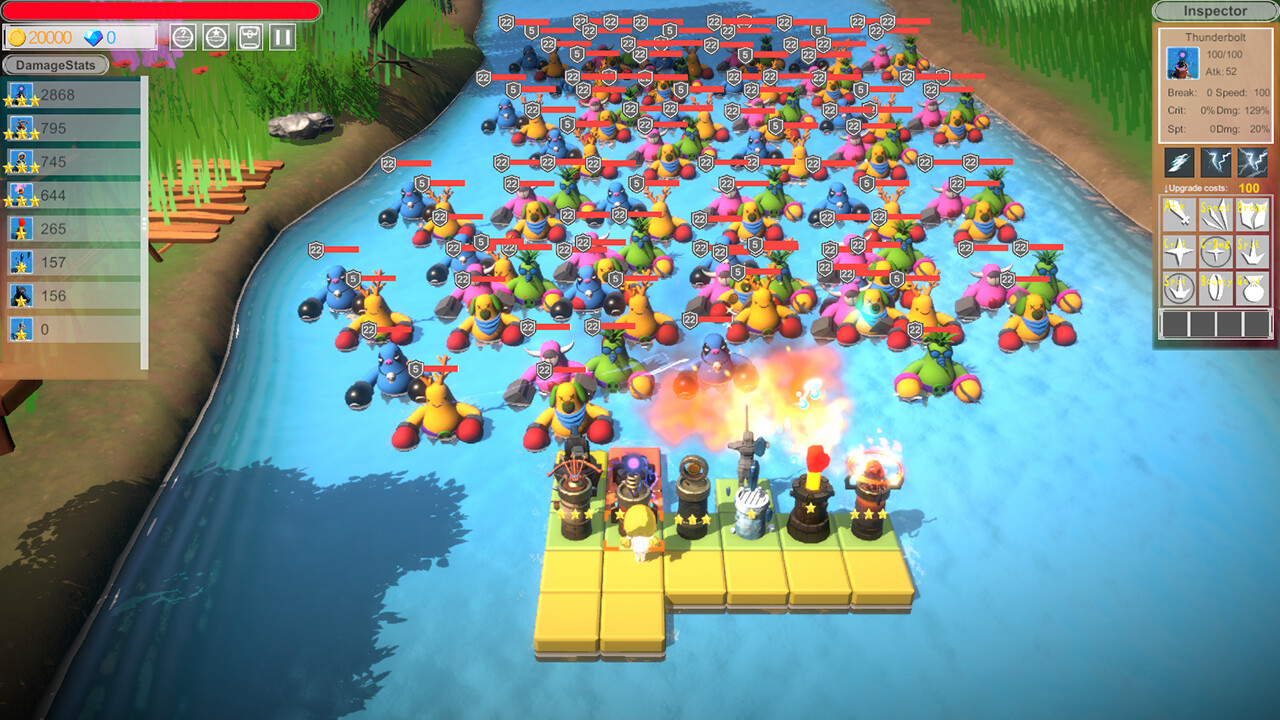Select the Atk upgrade icon
The image size is (1280, 720).
(x=1178, y=215)
